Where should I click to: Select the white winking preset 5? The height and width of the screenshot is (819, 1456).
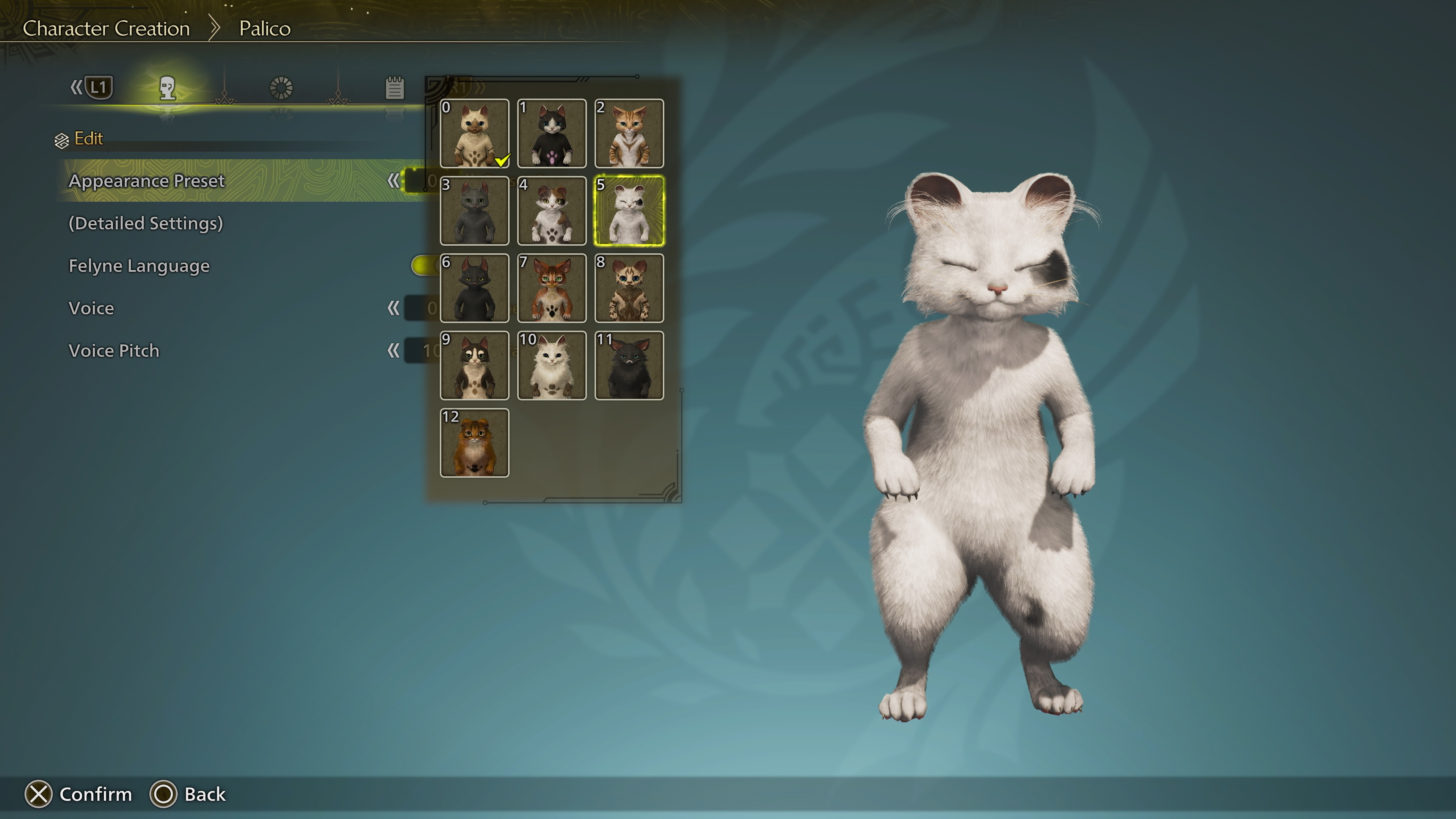629,211
